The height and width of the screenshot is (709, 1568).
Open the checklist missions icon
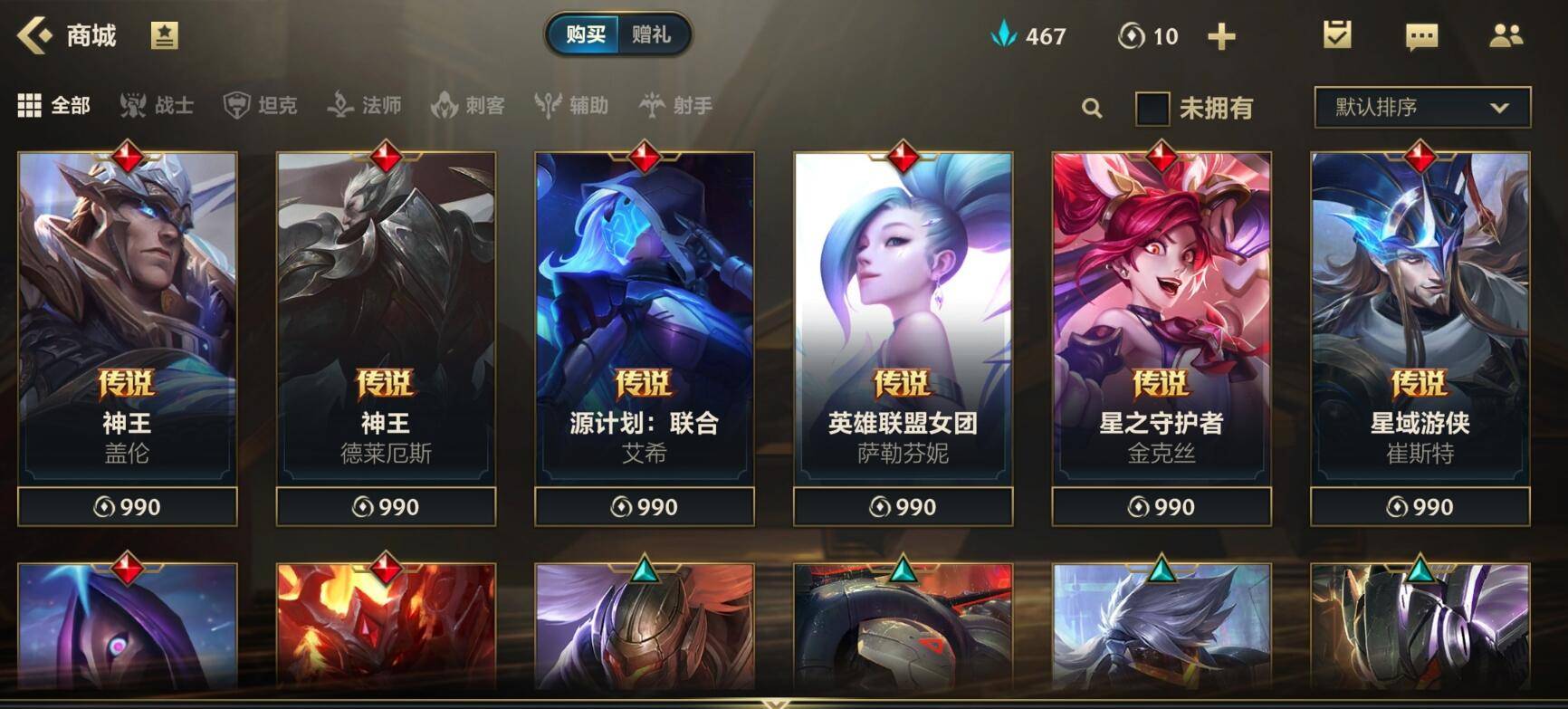point(1337,36)
